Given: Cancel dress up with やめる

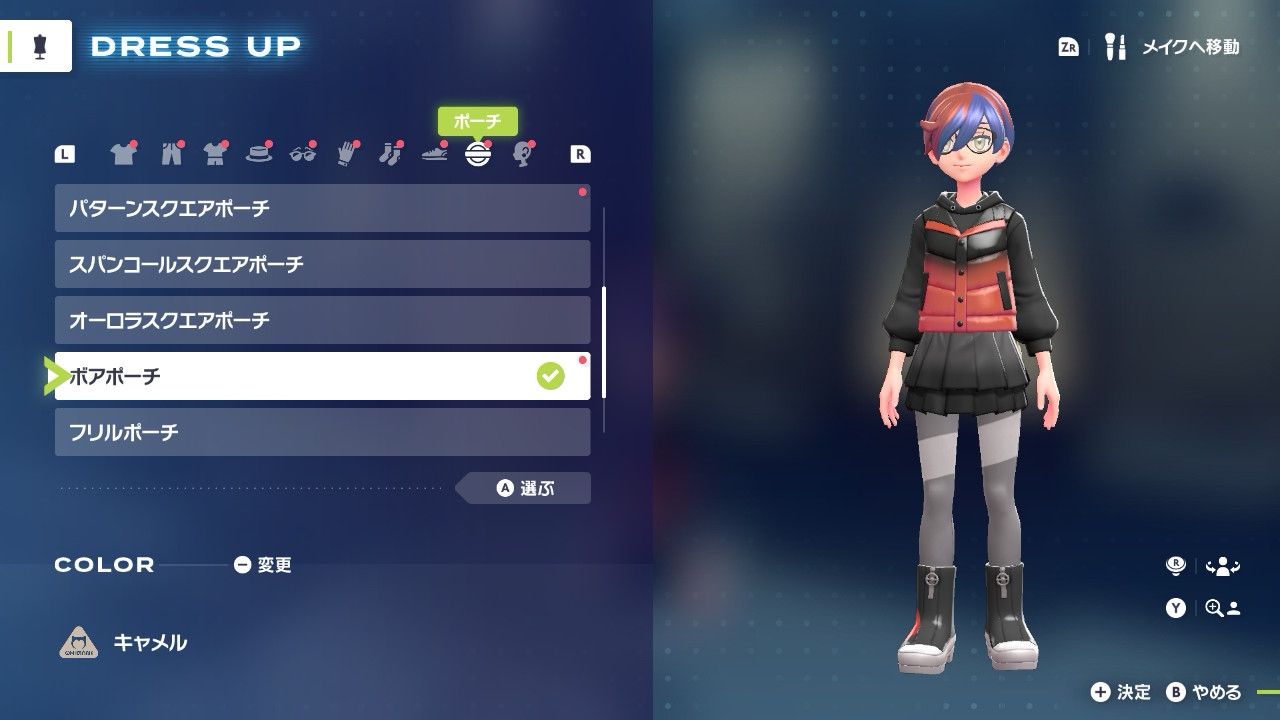Looking at the screenshot, I should (x=1205, y=692).
